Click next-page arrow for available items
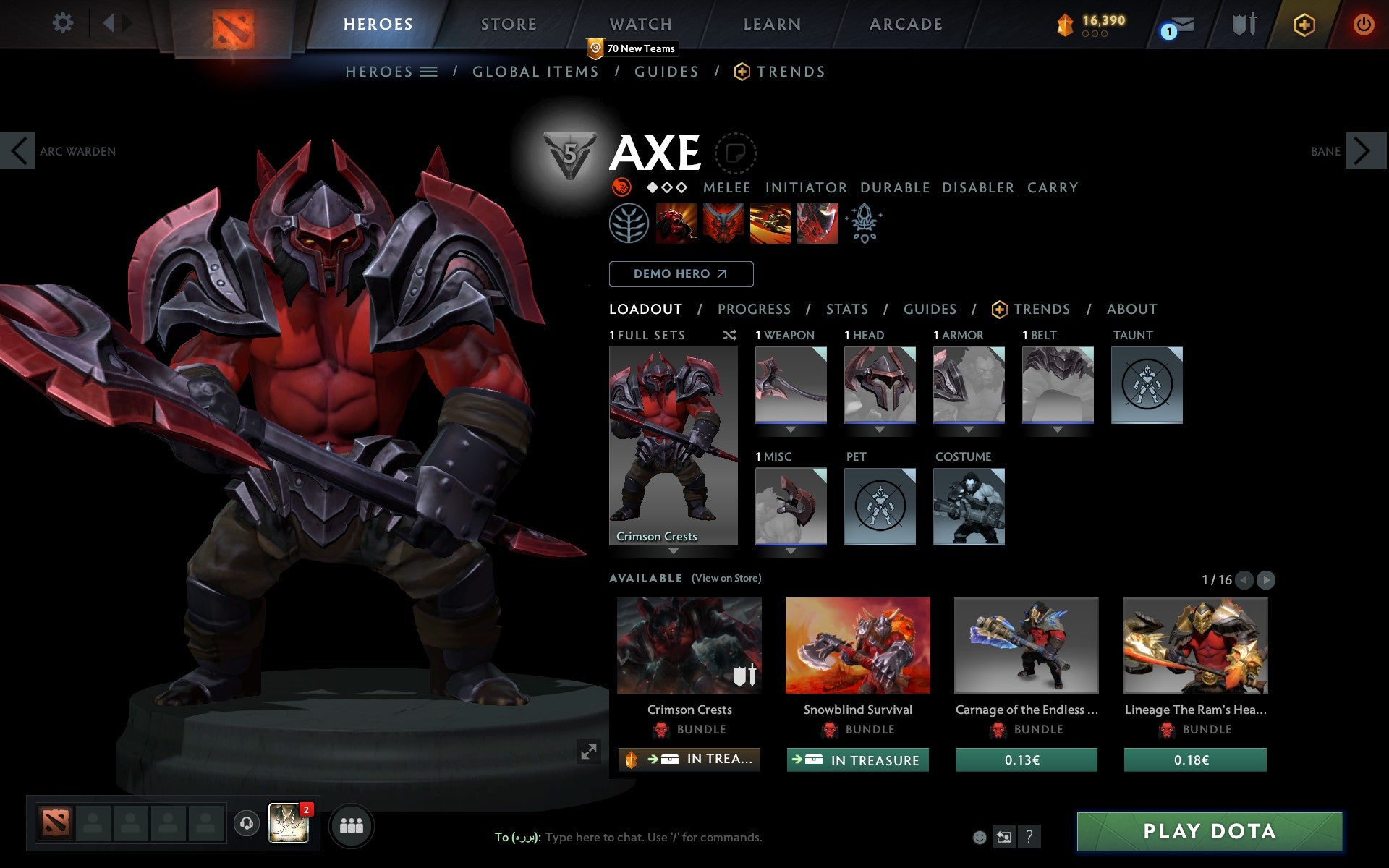 (x=1265, y=579)
